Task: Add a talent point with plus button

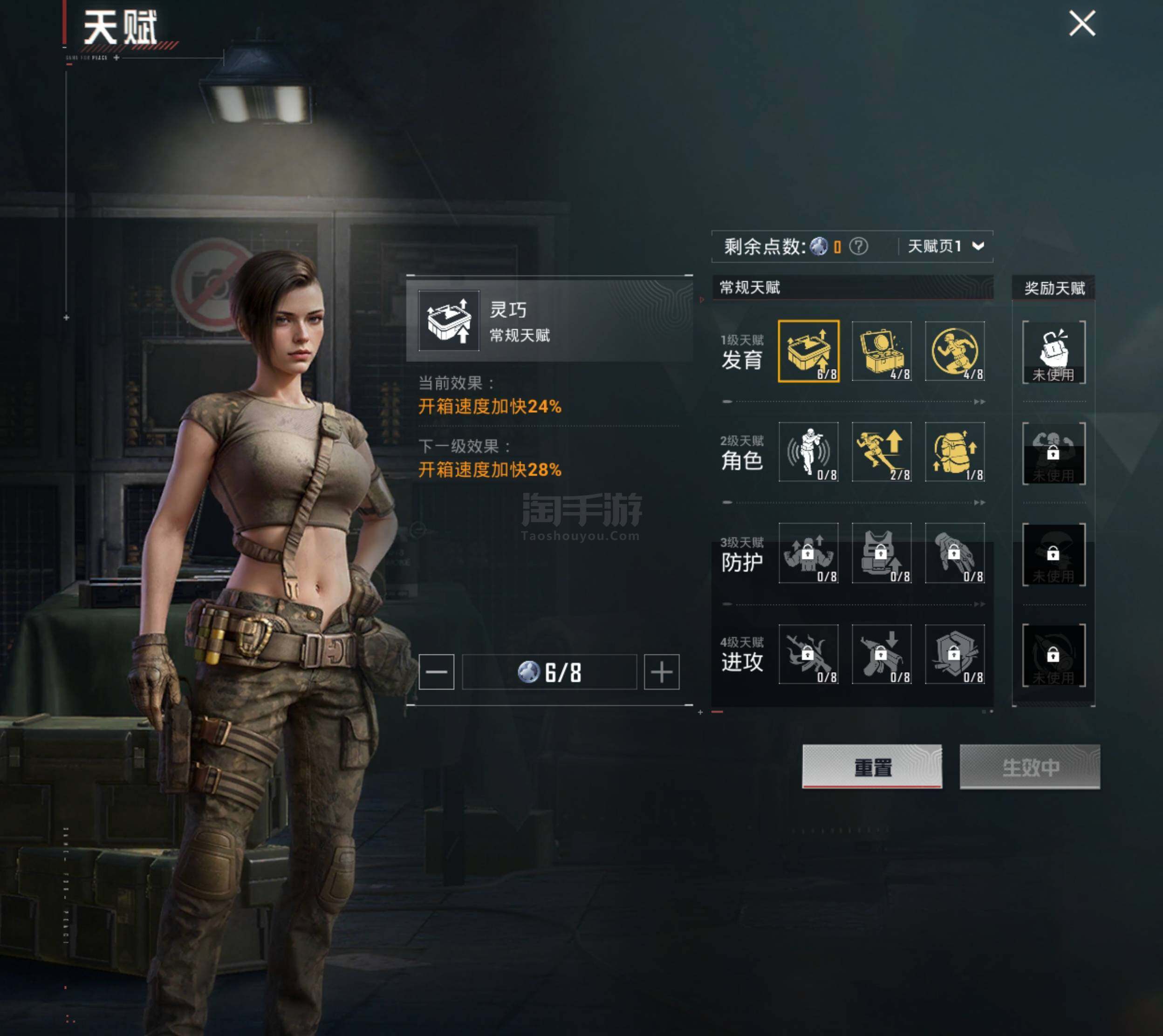Action: 662,672
